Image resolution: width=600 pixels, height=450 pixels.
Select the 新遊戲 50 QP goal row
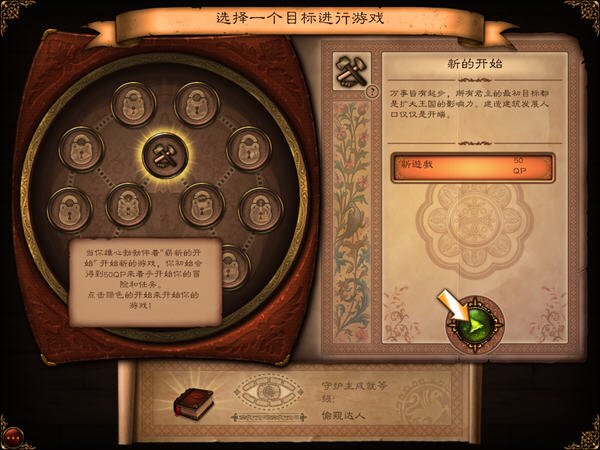(471, 165)
